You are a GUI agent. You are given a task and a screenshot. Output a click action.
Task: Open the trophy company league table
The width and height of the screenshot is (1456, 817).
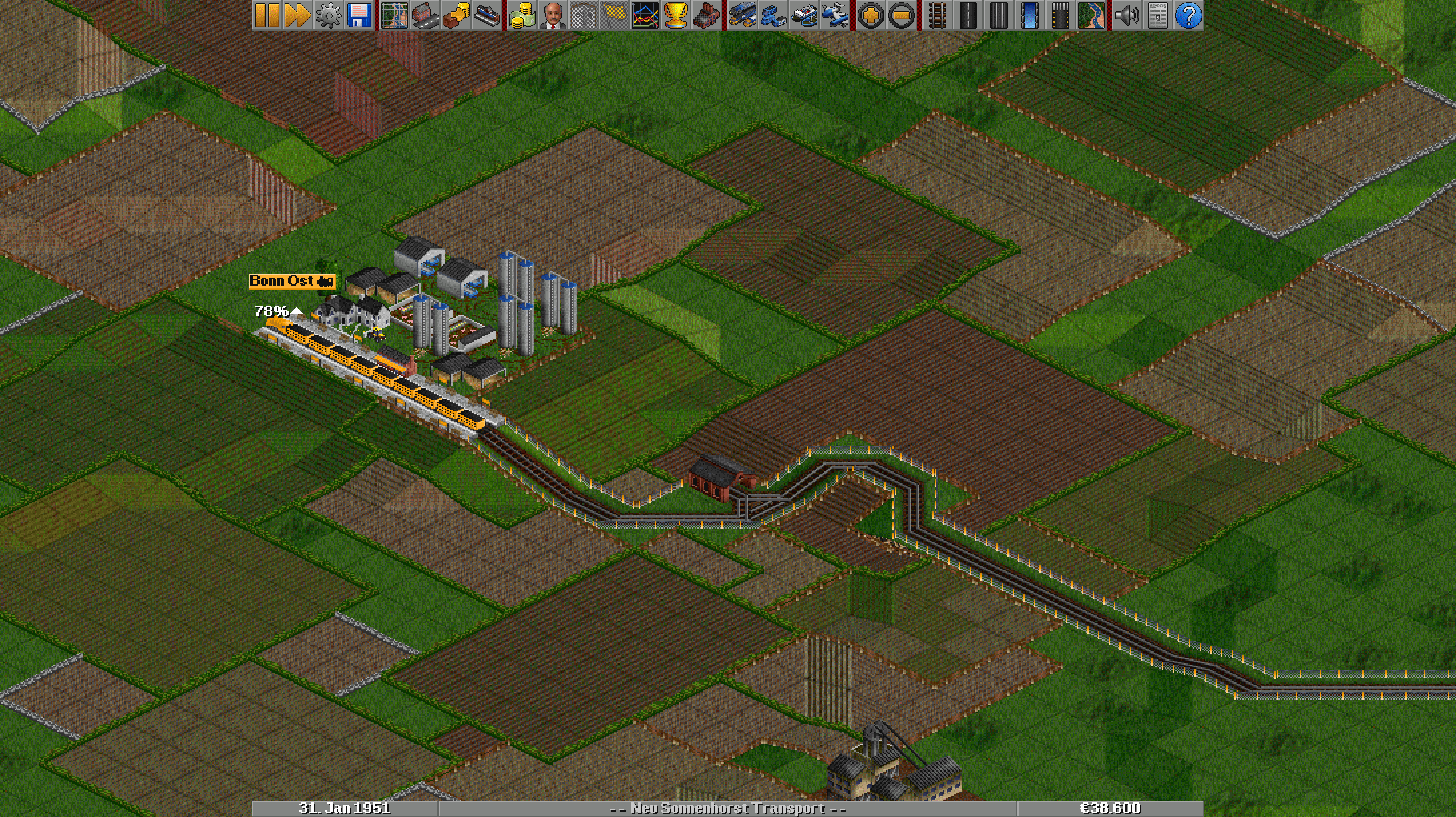[676, 15]
